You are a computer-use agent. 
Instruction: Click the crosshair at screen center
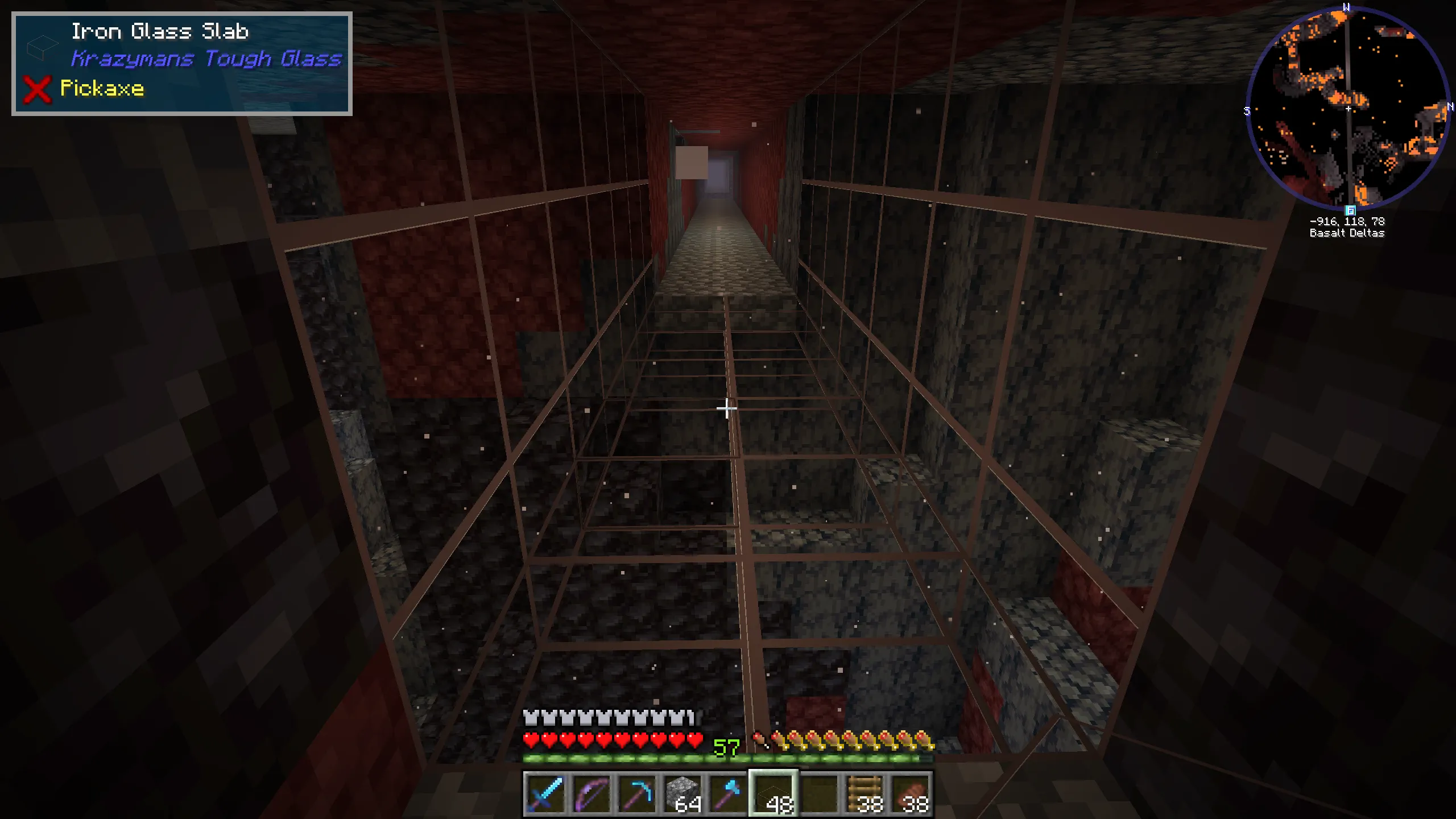pyautogui.click(x=728, y=408)
